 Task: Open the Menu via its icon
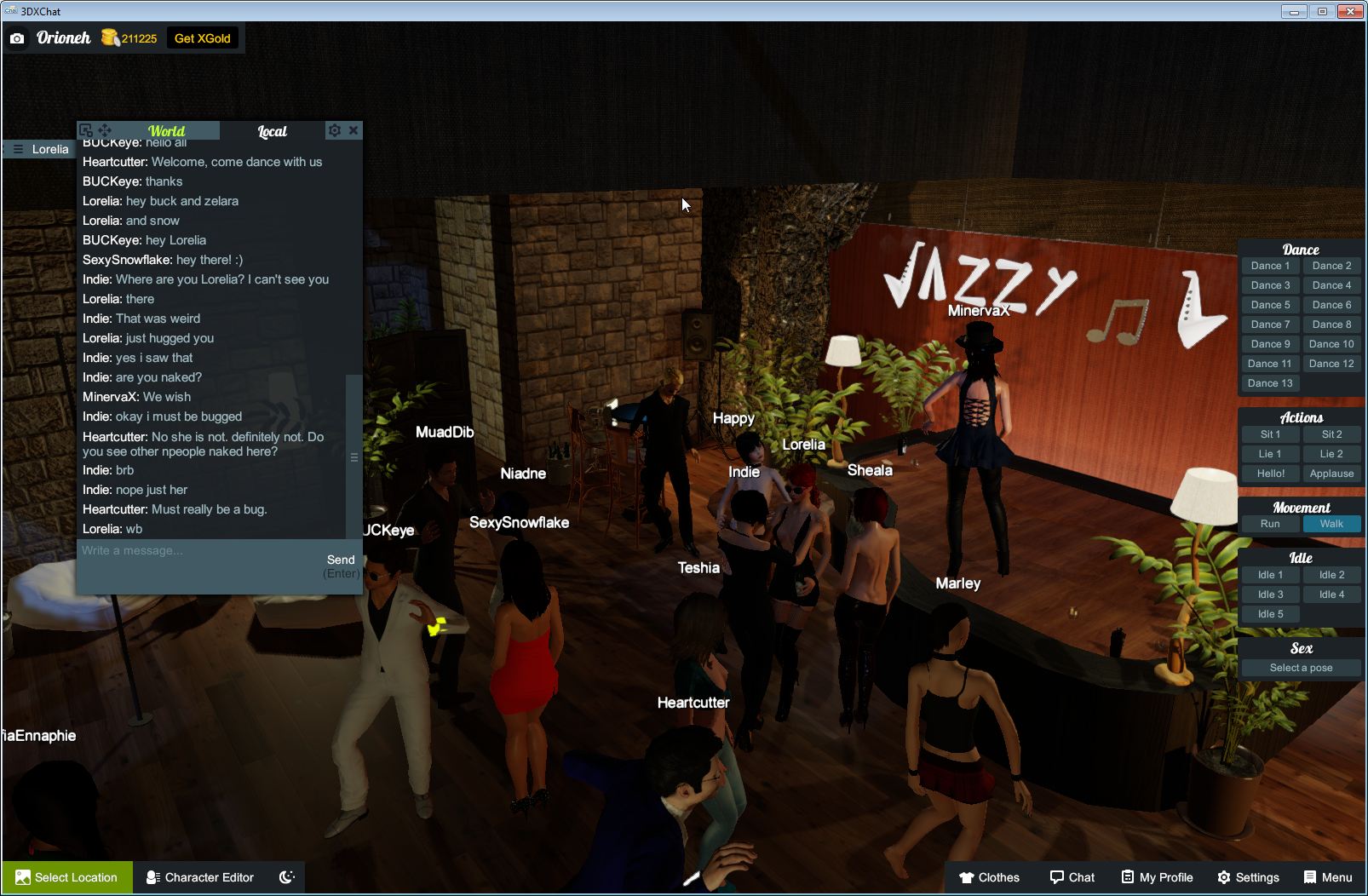[1309, 877]
